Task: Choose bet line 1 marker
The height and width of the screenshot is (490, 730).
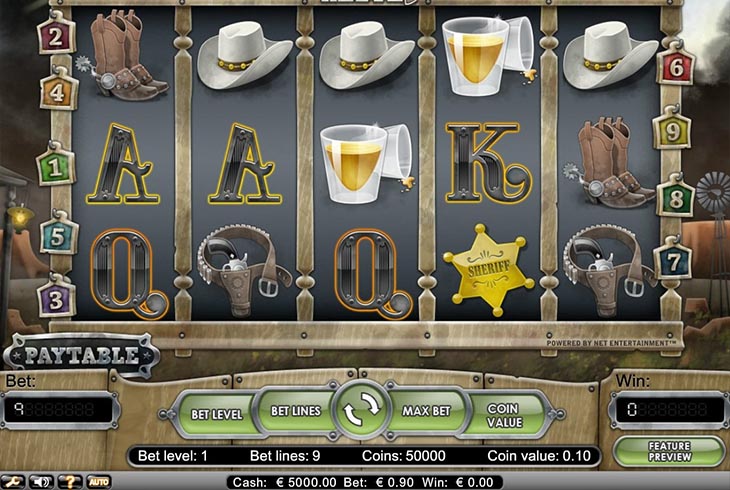Action: [57, 166]
